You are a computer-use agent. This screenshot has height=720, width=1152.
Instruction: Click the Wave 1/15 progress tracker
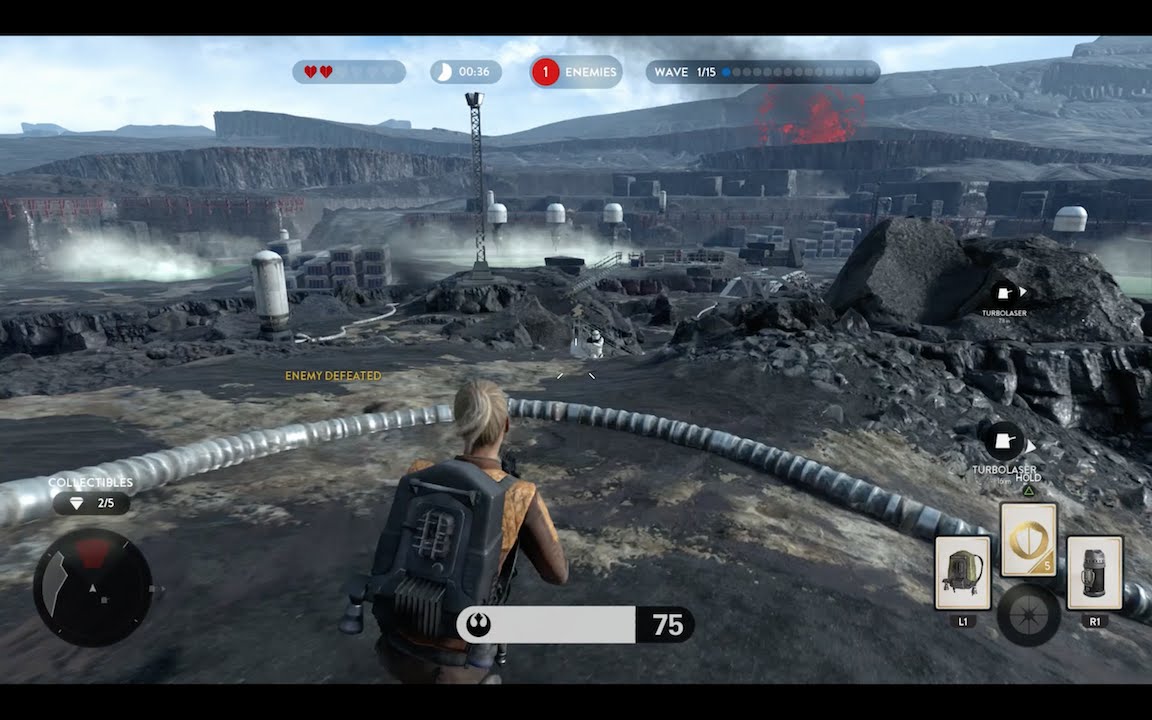pyautogui.click(x=763, y=72)
